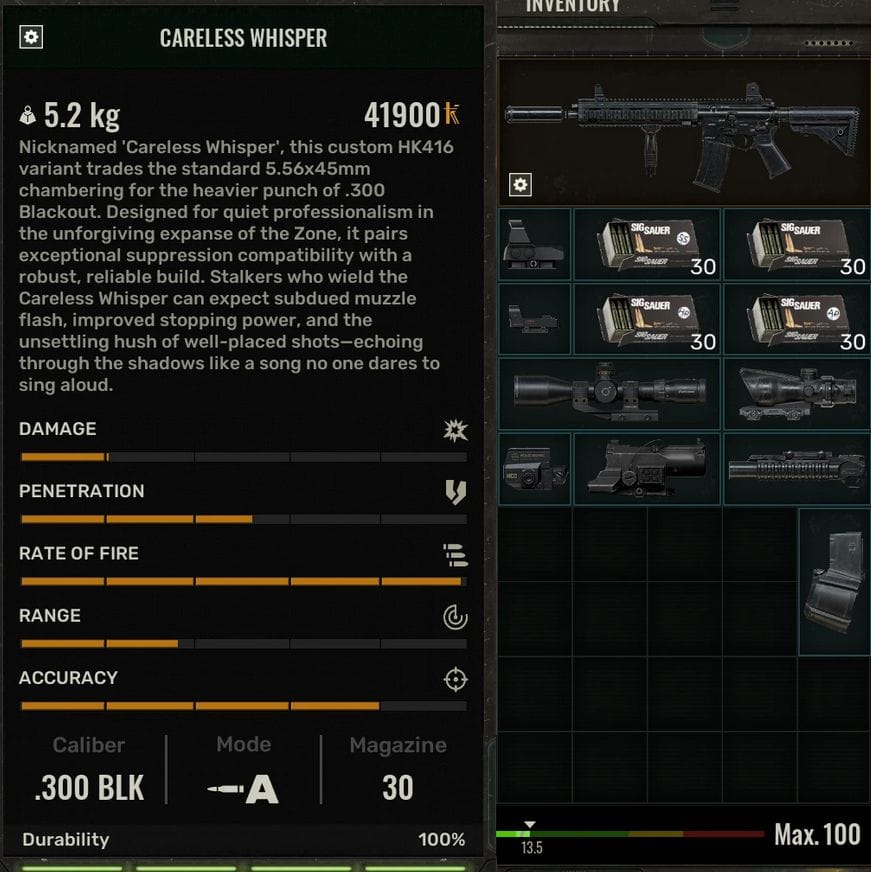The image size is (871, 872).
Task: Click the gear icon on the rifle slot
Action: click(x=520, y=185)
